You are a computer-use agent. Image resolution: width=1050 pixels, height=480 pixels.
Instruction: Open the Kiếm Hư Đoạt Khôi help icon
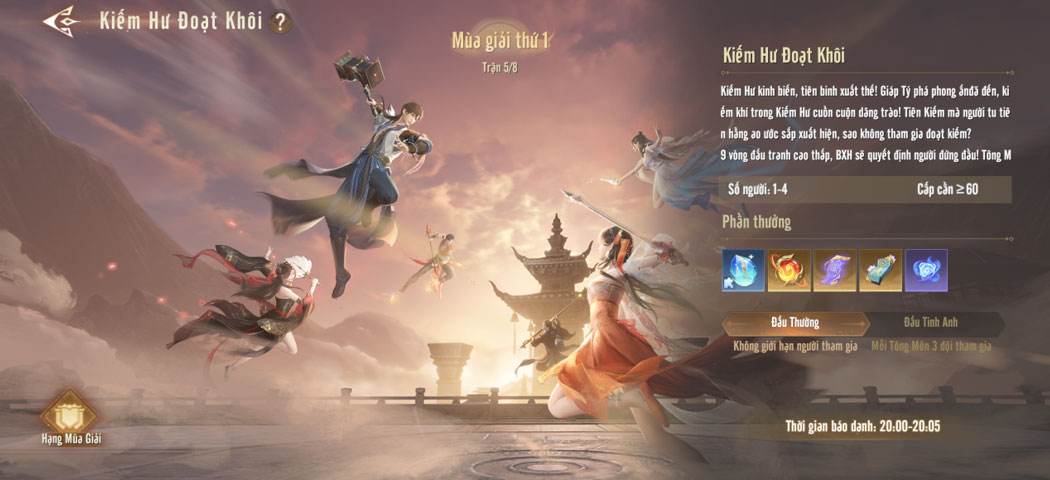click(281, 21)
